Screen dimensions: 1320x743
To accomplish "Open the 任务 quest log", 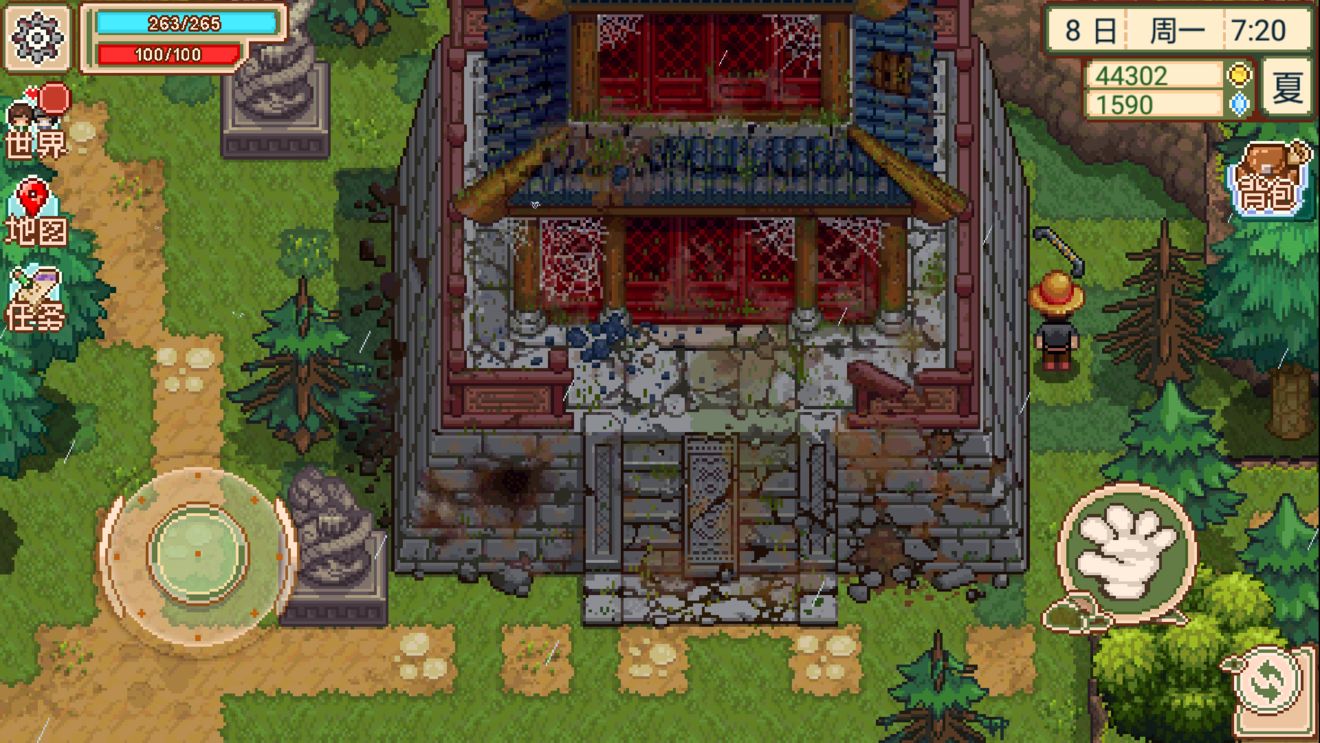I will 36,300.
